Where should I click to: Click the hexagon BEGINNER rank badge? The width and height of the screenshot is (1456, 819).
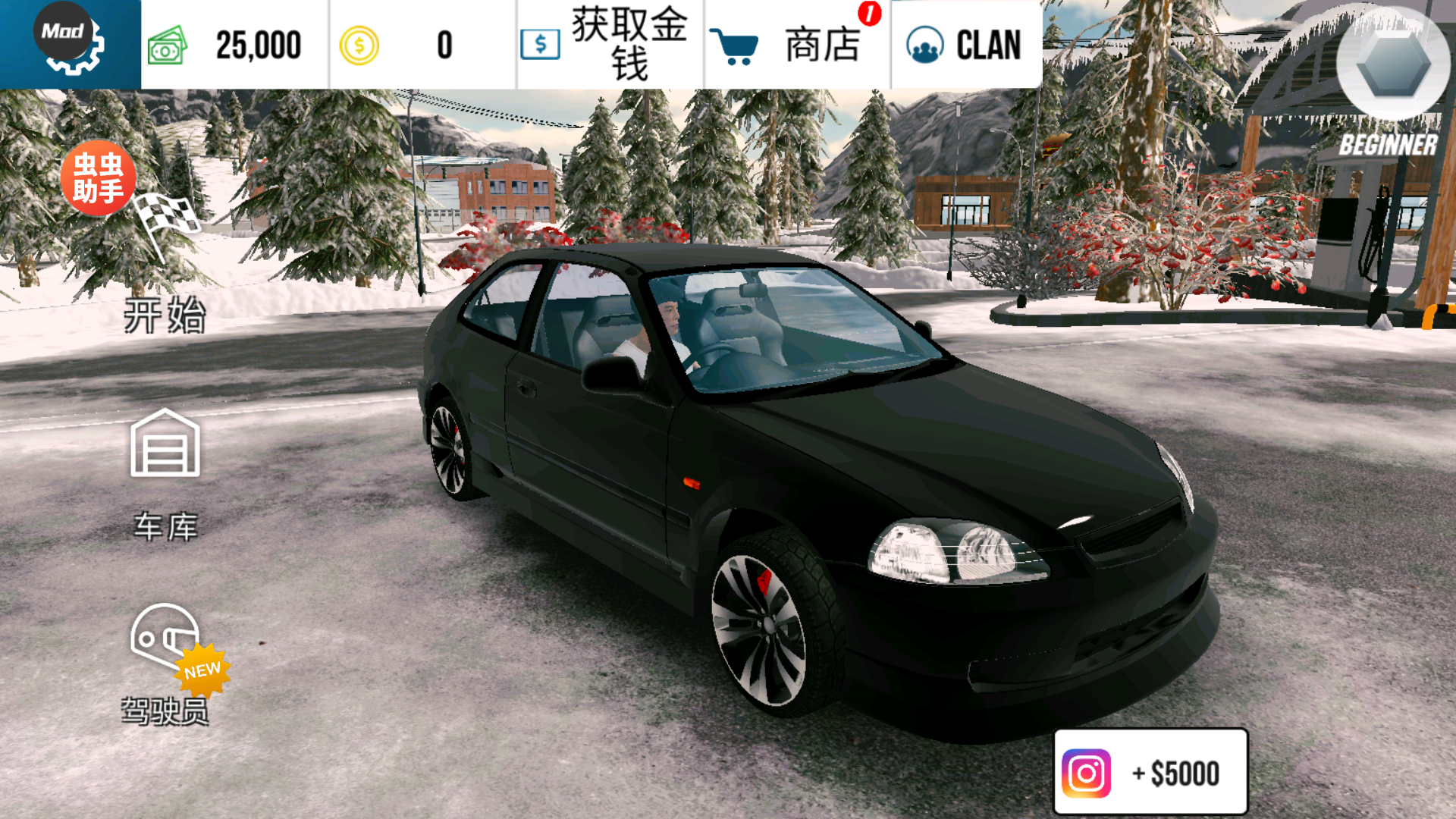coord(1392,65)
